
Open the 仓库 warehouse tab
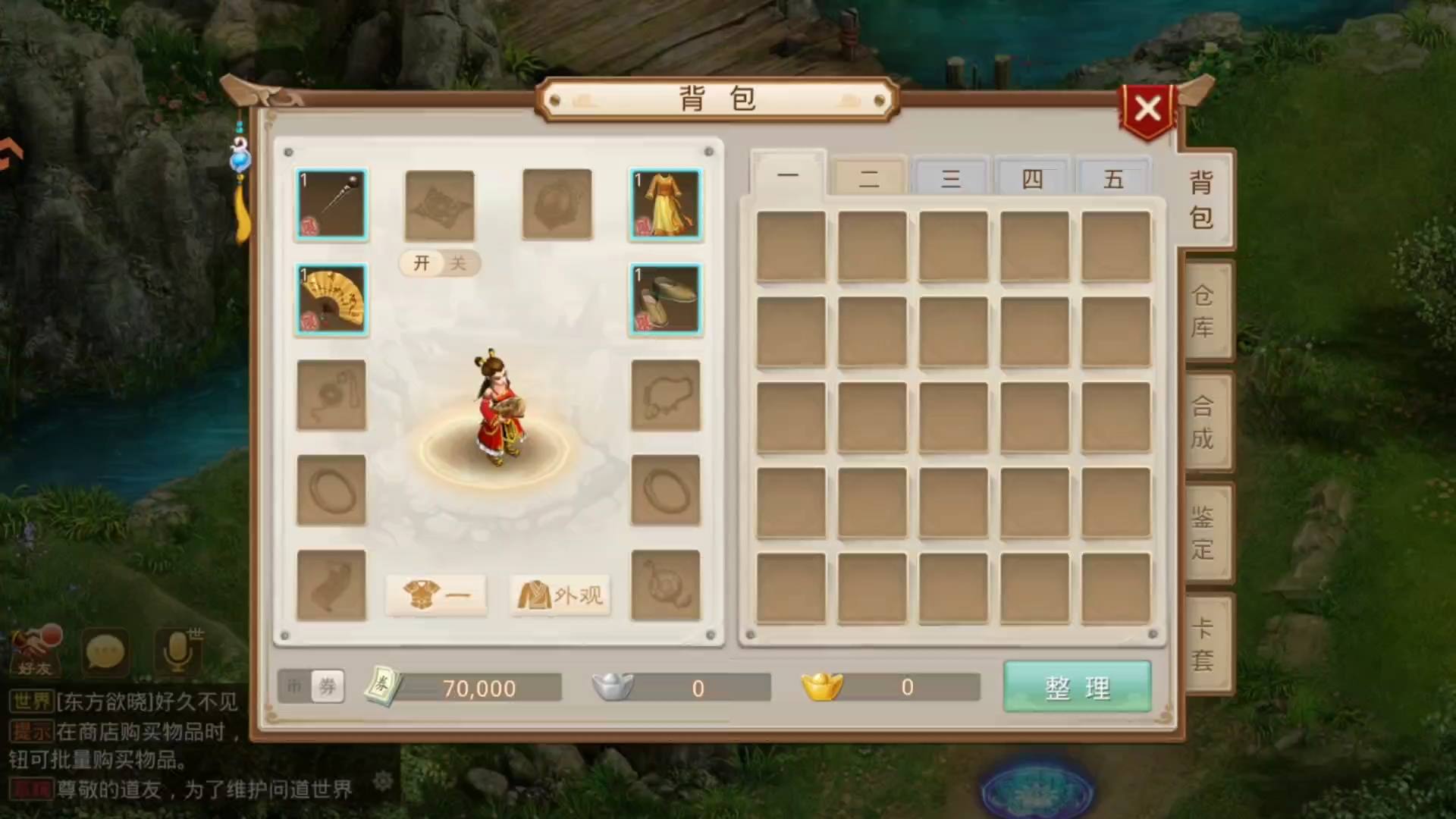pyautogui.click(x=1203, y=311)
